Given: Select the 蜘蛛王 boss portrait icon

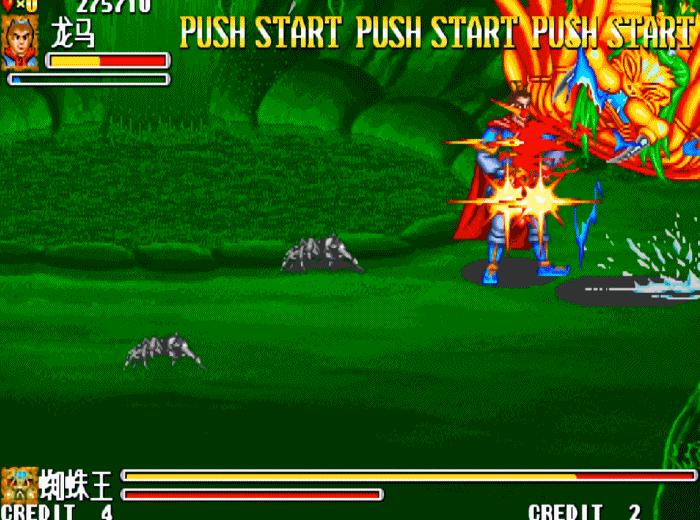Looking at the screenshot, I should pos(19,484).
